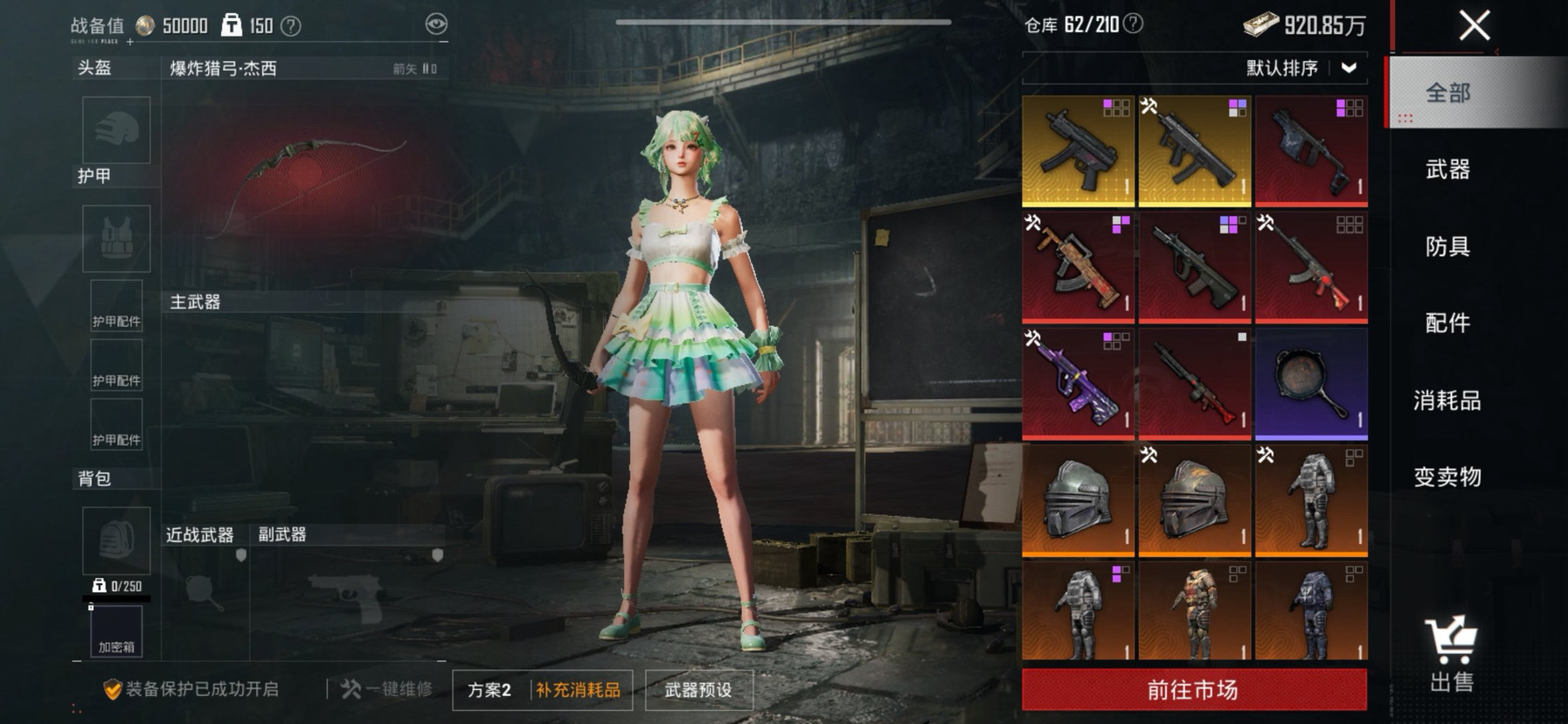Pick the purple rifle in the warehouse
Image resolution: width=1568 pixels, height=724 pixels.
[x=1078, y=383]
